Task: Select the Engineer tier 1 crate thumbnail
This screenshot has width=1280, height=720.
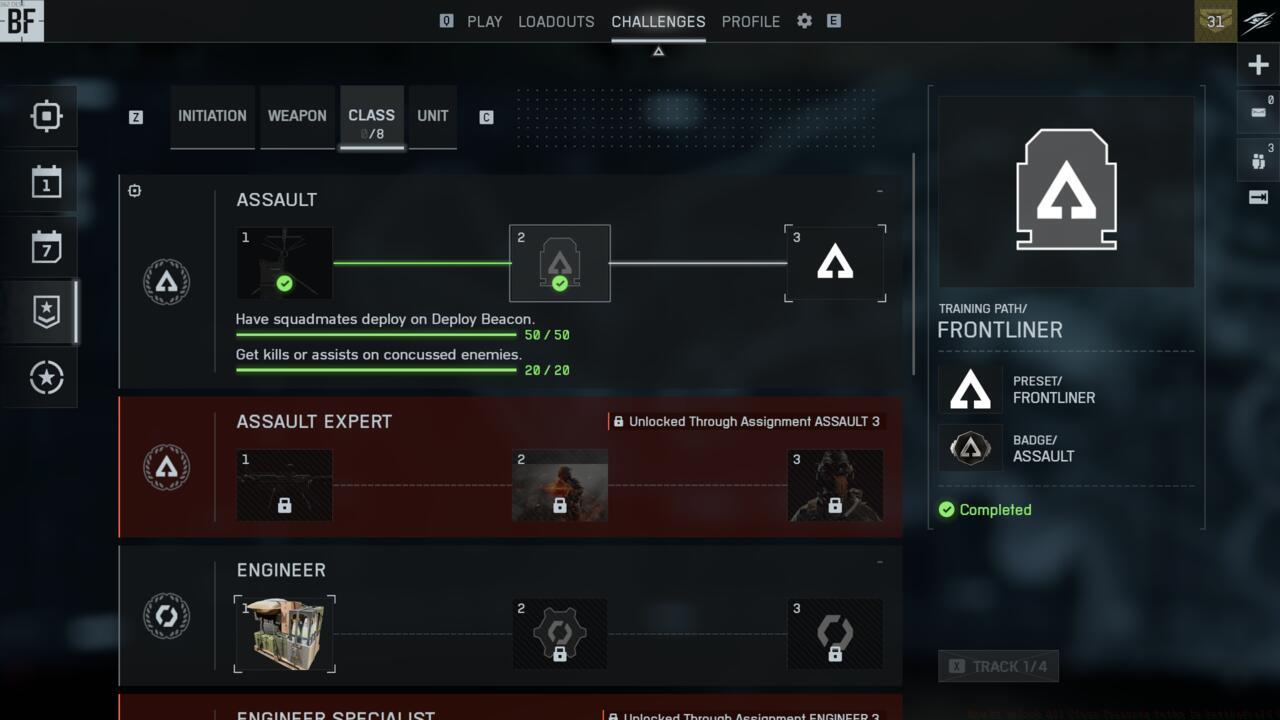Action: coord(284,633)
